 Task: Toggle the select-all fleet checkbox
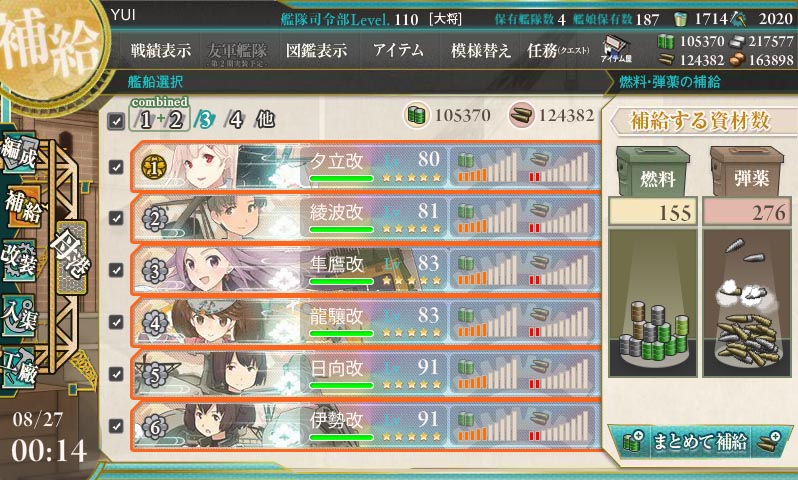[117, 121]
